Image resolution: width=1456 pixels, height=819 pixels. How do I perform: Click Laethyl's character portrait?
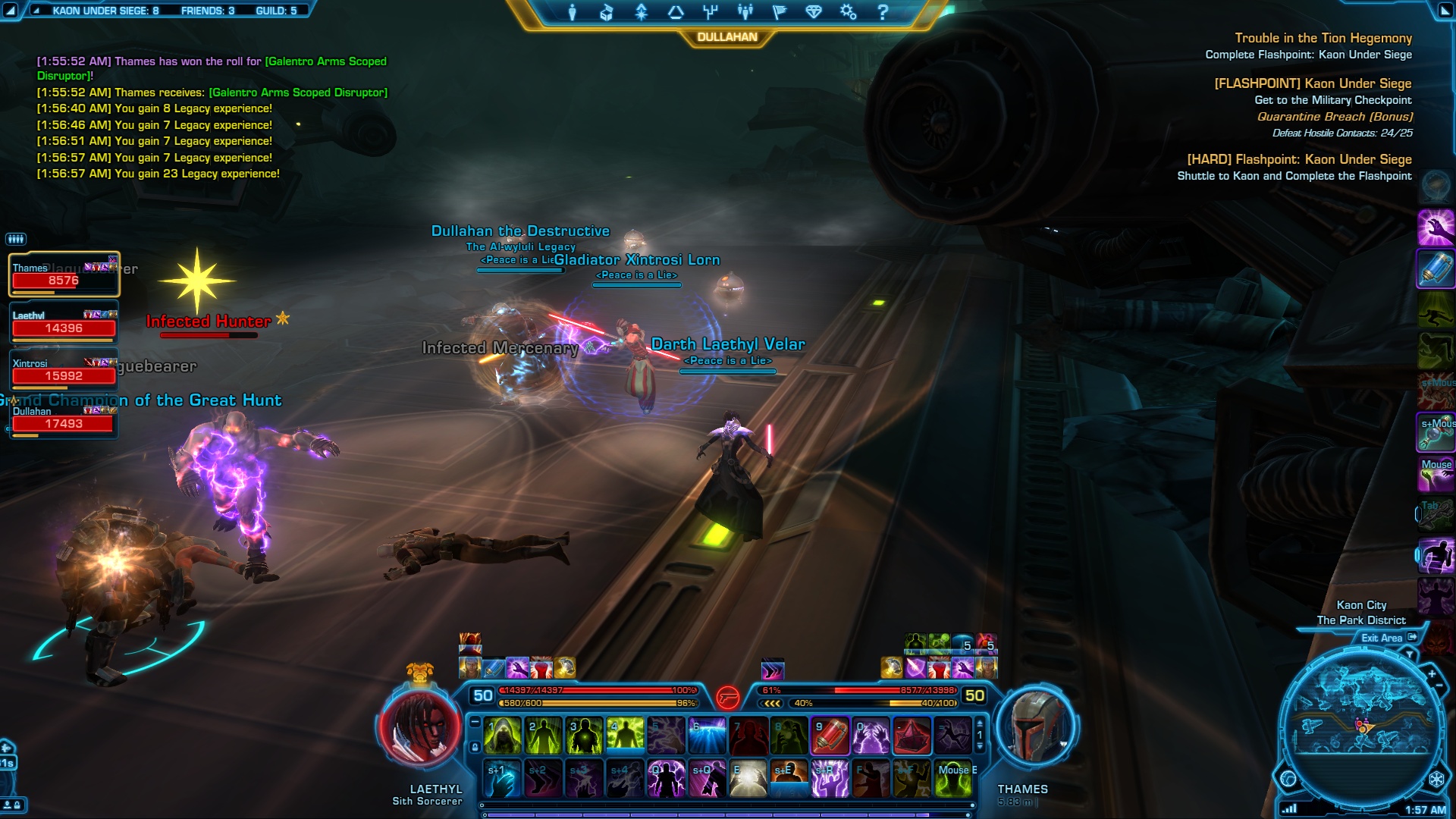tap(419, 730)
